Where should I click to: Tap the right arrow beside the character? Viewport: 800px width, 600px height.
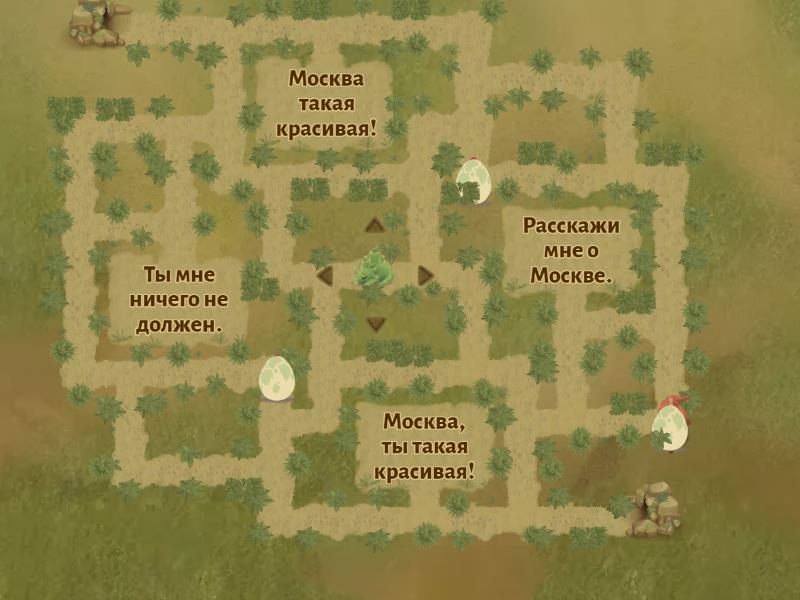click(x=426, y=275)
